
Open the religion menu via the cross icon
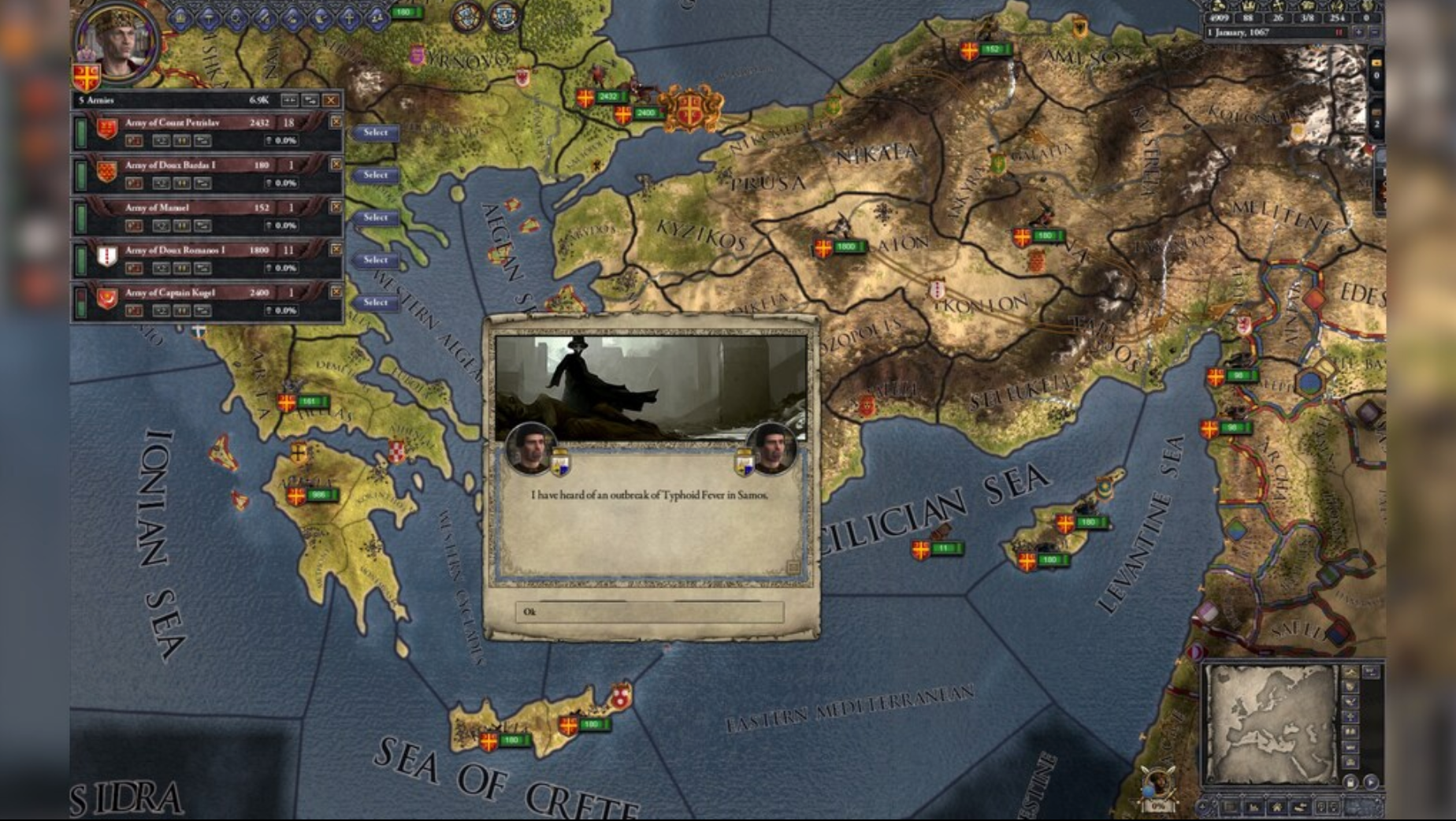click(349, 17)
